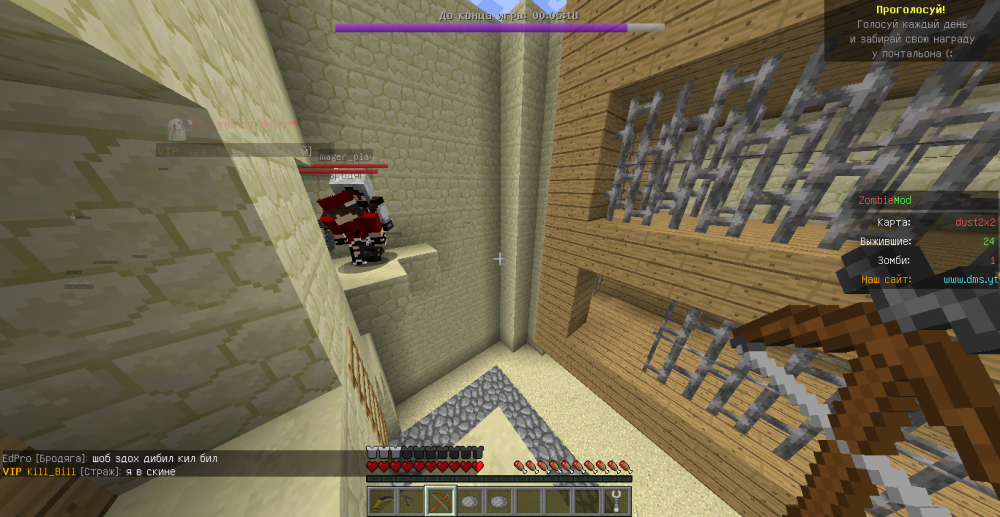This screenshot has height=517, width=1000.
Task: Choose the crossbow in the hotbar
Action: pos(440,501)
